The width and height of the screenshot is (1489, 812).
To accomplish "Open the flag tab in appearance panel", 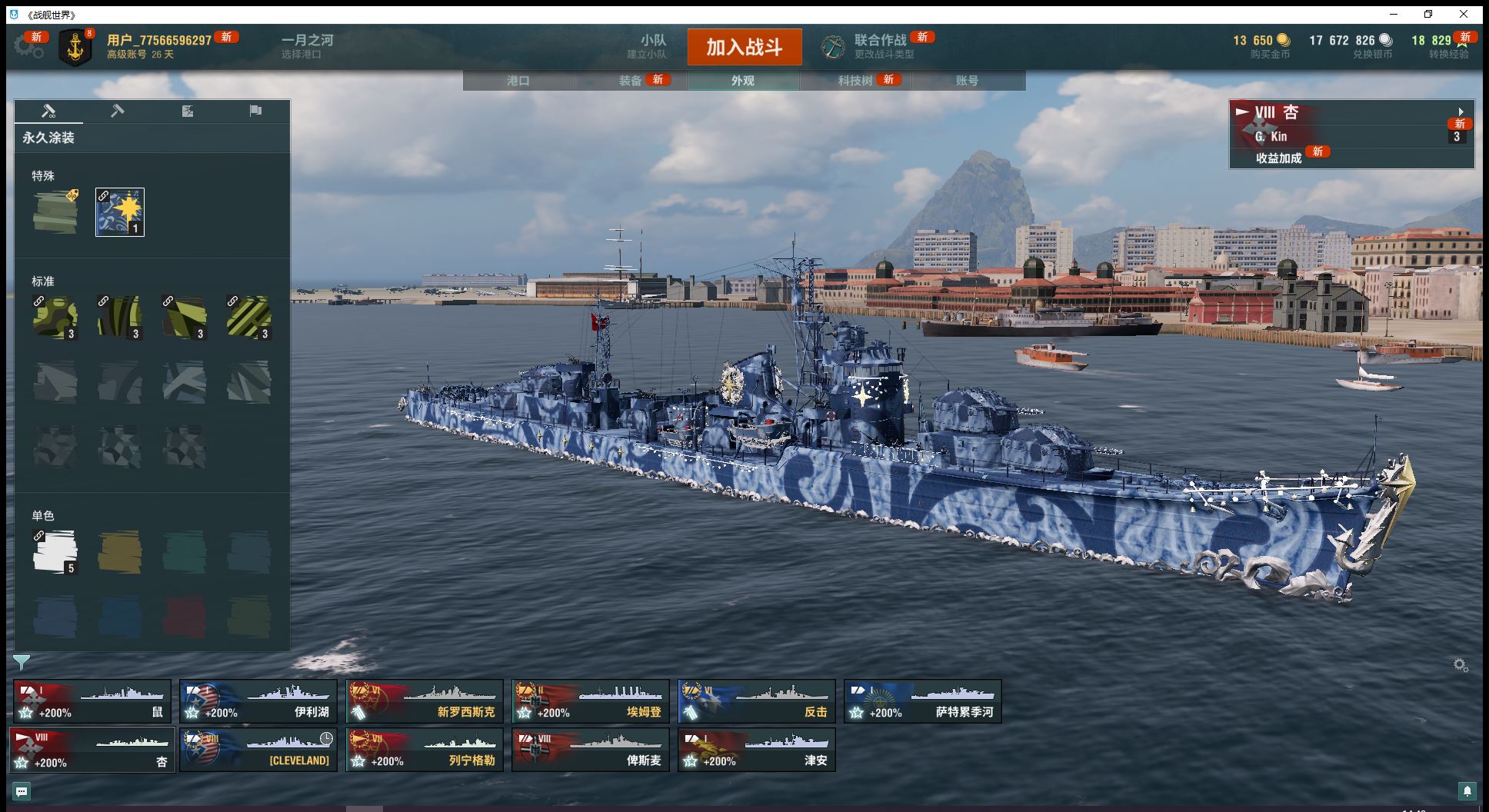I will (x=255, y=111).
